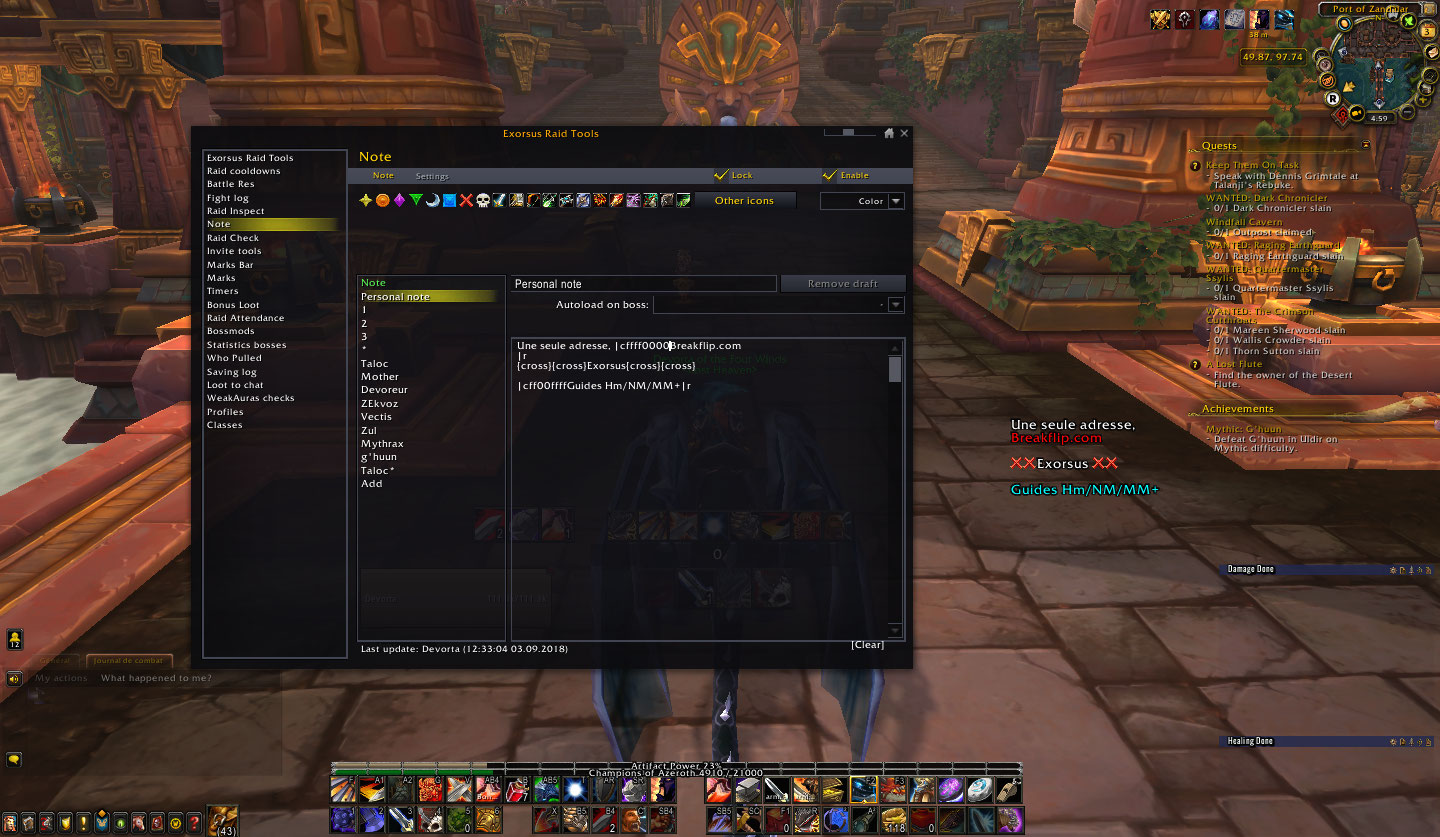1440x837 pixels.
Task: Insert the blue square raid marker icon
Action: [450, 200]
